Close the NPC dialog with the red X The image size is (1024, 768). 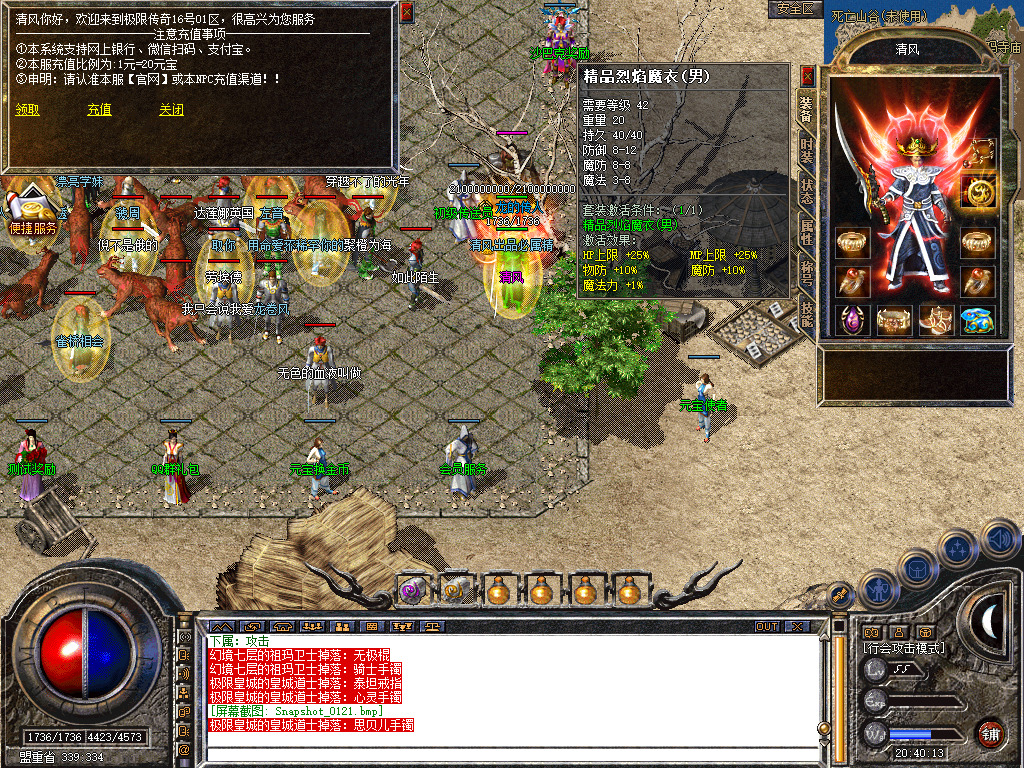coord(406,12)
